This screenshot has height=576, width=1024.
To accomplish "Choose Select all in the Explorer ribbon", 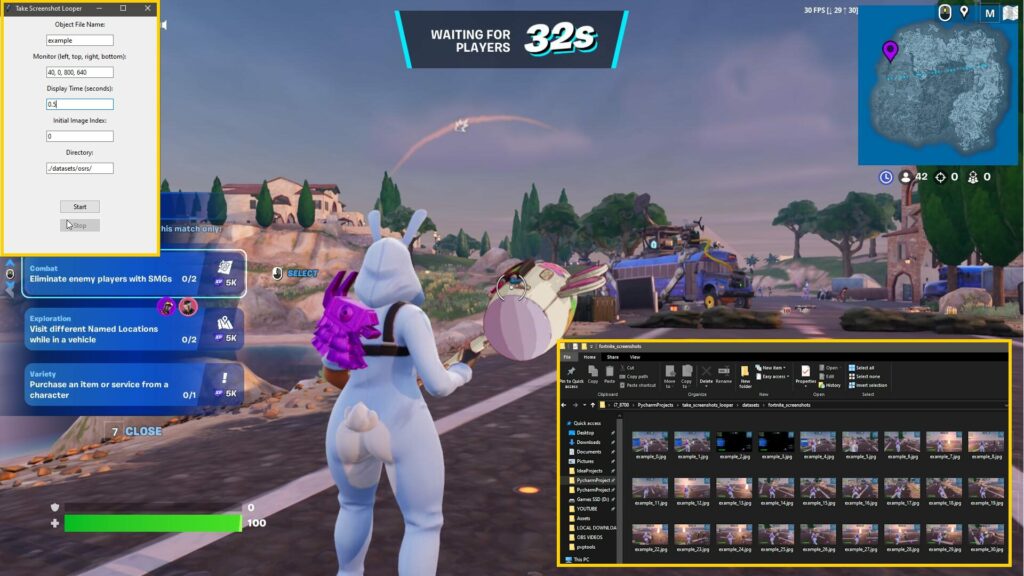I will pos(864,367).
